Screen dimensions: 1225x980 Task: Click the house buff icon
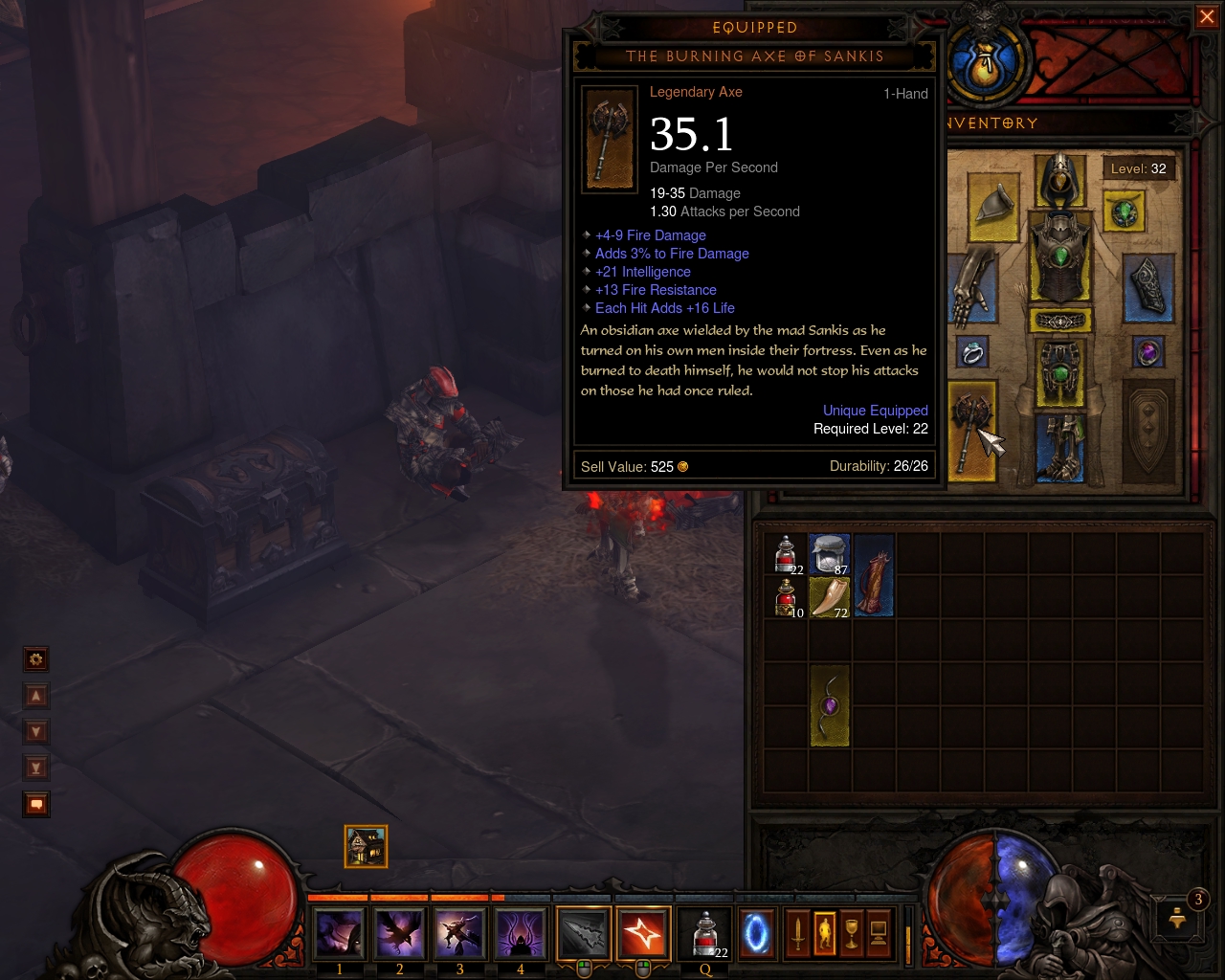[x=366, y=846]
